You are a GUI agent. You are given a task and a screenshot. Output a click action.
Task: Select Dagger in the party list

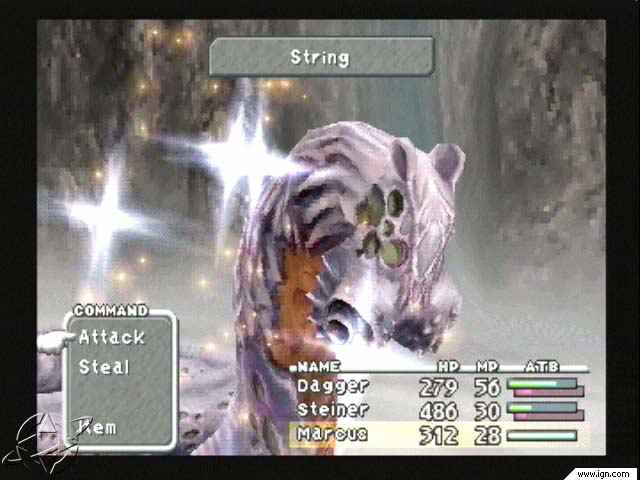[334, 385]
